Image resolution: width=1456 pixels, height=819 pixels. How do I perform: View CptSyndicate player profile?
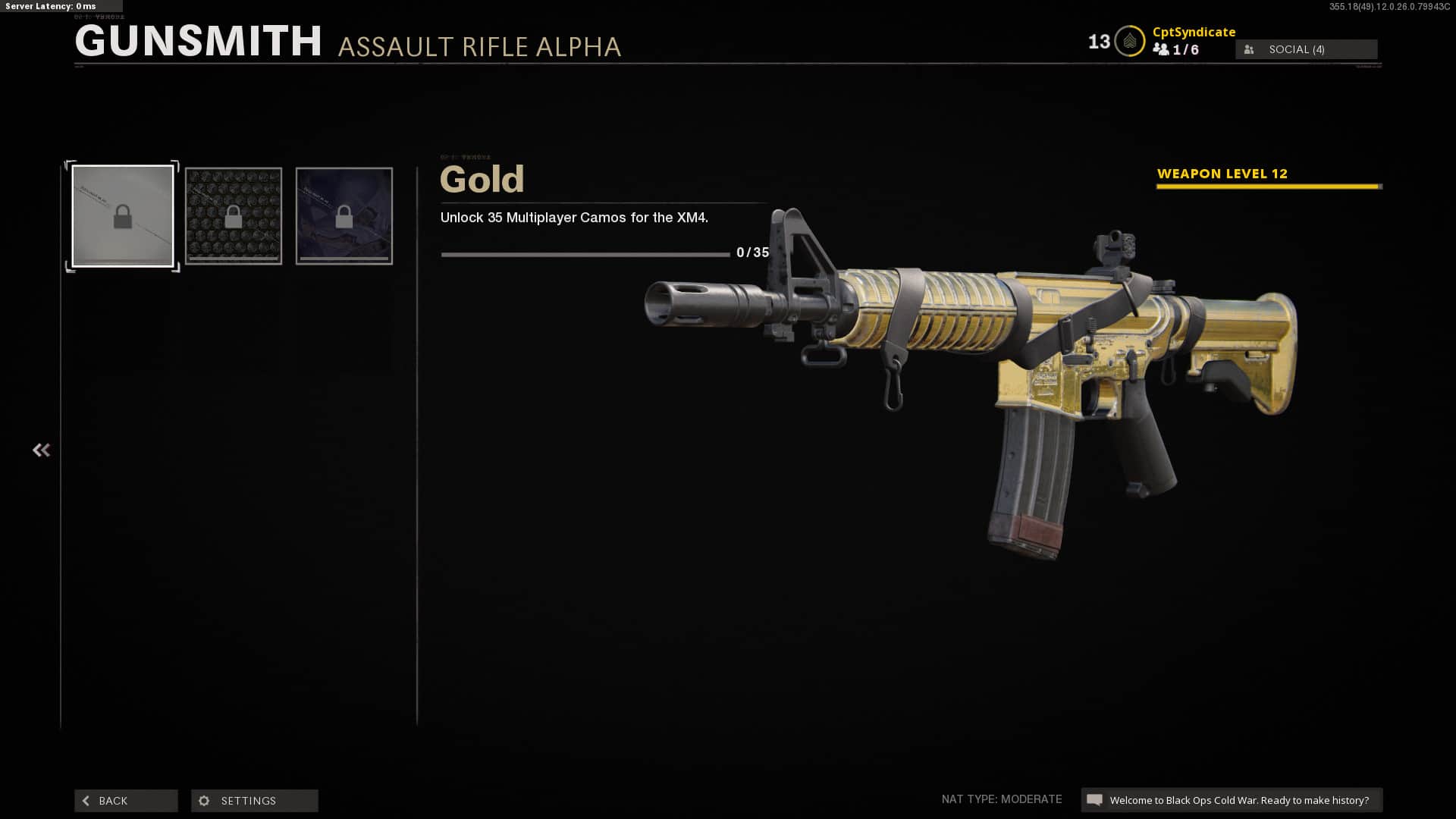click(1194, 32)
